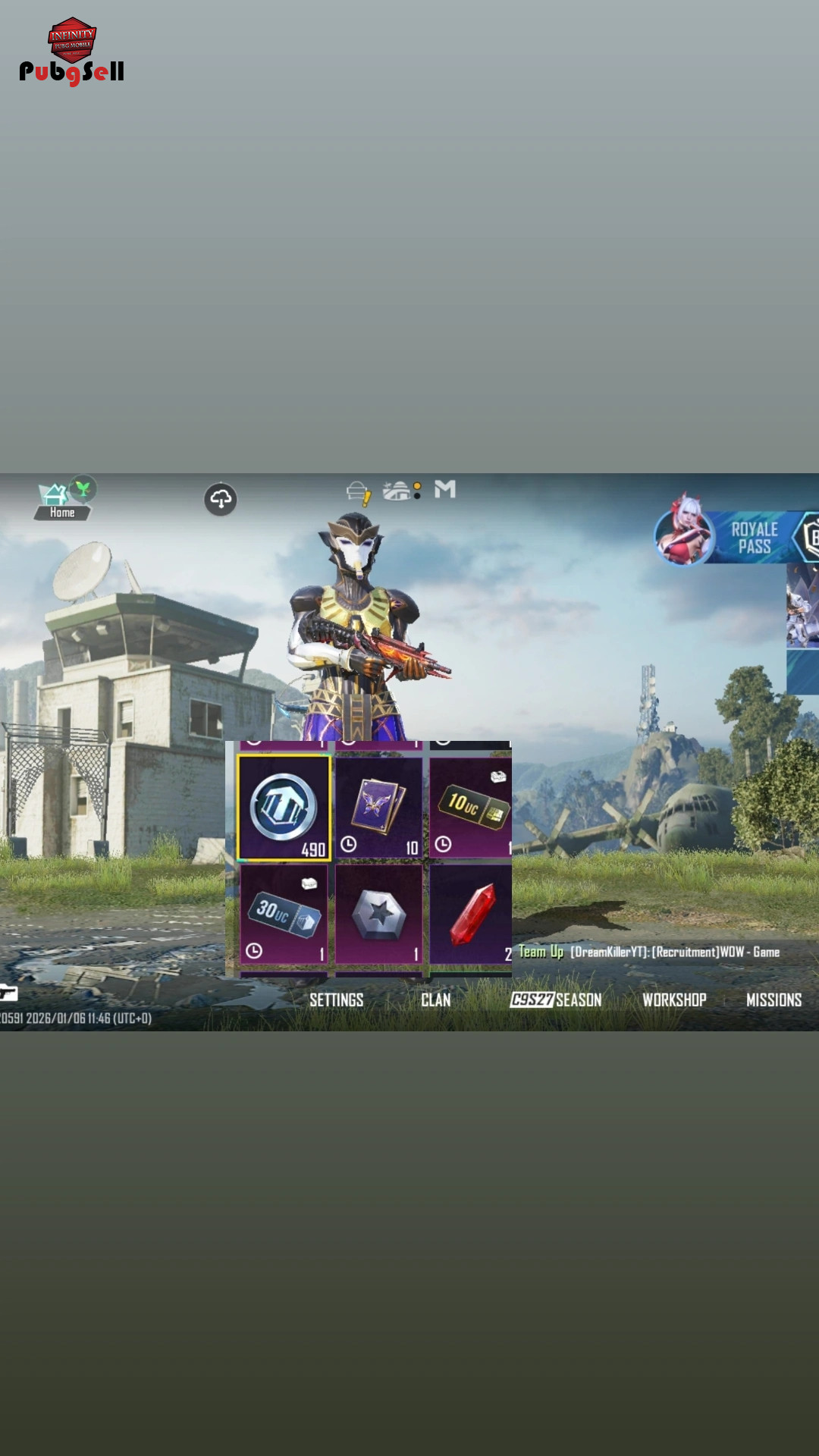Tap the M icon at top
Viewport: 819px width, 1456px height.
(445, 490)
